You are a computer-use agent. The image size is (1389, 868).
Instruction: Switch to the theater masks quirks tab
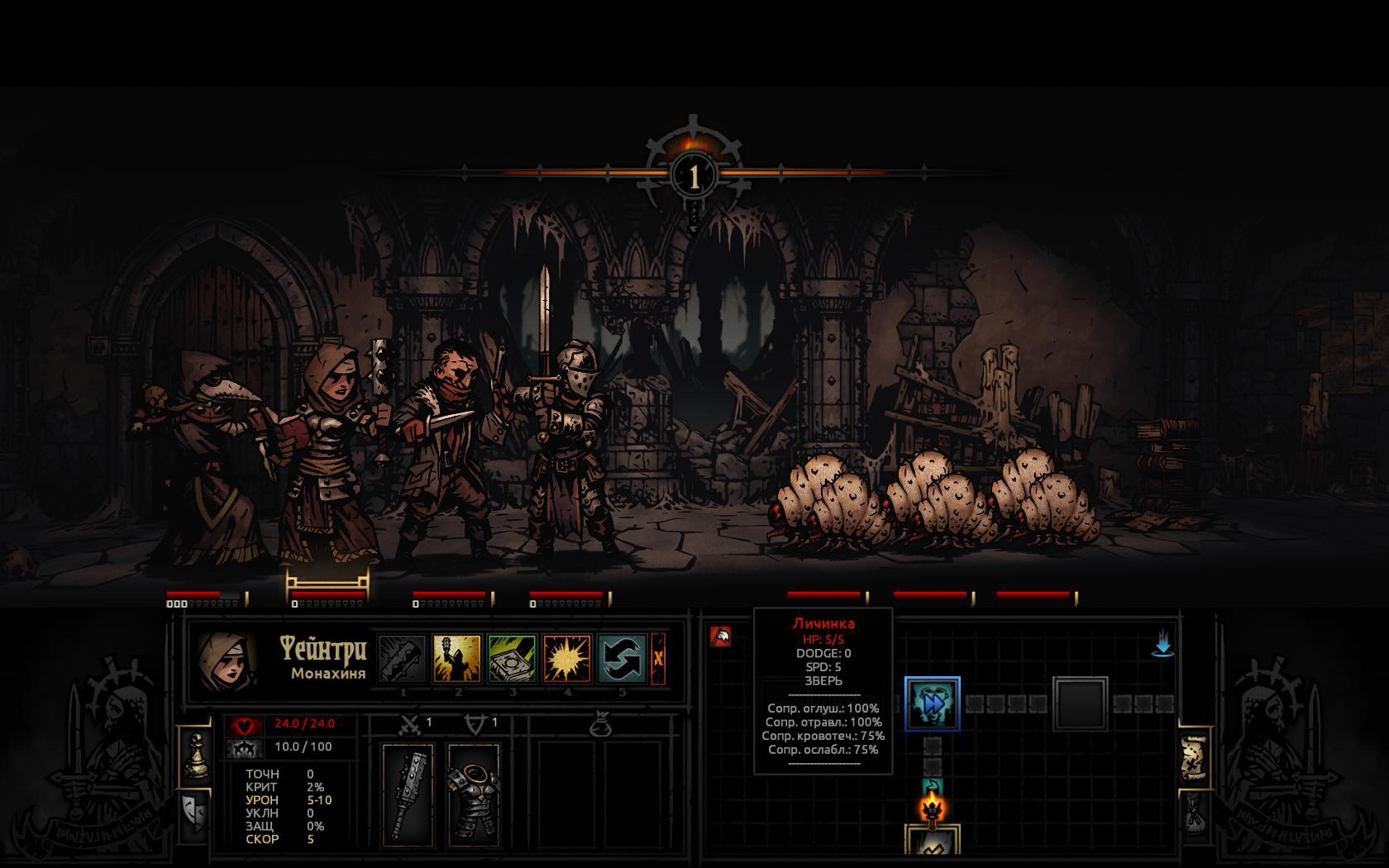(x=195, y=814)
